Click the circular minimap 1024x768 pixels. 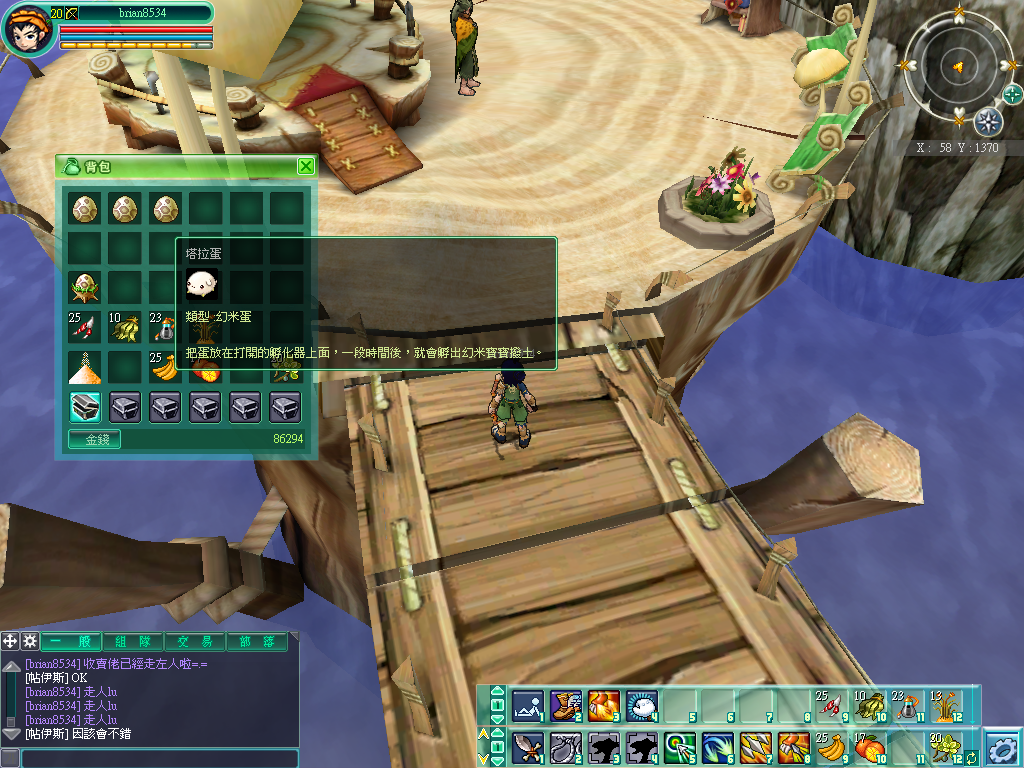point(957,68)
